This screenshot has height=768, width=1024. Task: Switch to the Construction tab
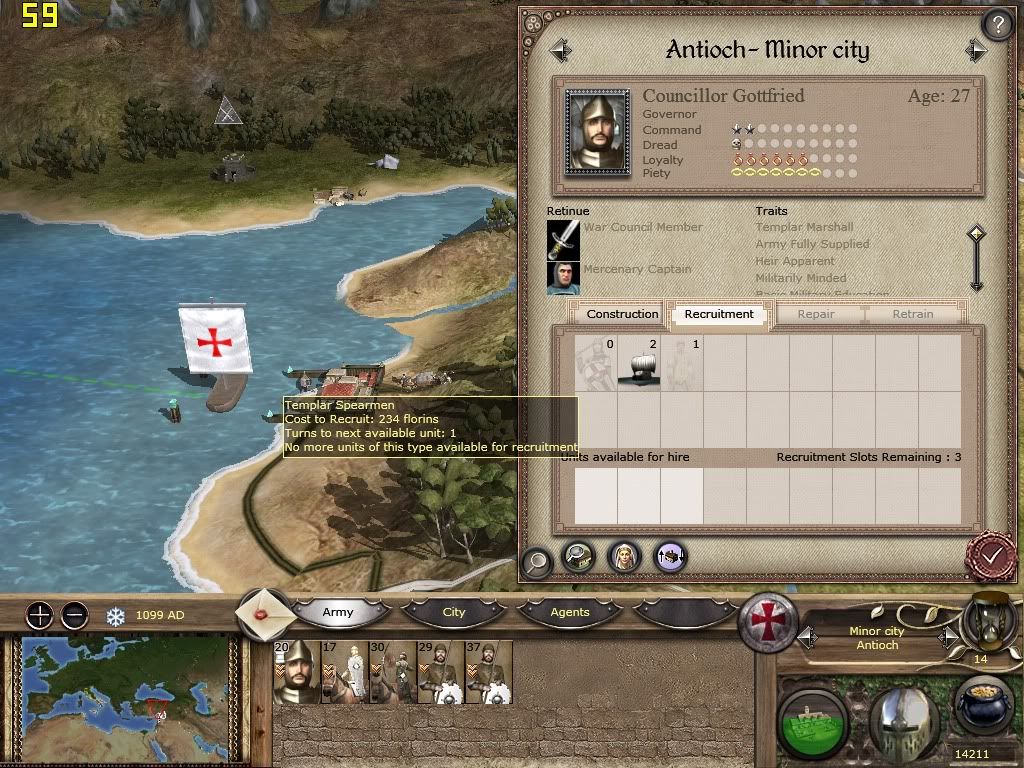pyautogui.click(x=622, y=314)
